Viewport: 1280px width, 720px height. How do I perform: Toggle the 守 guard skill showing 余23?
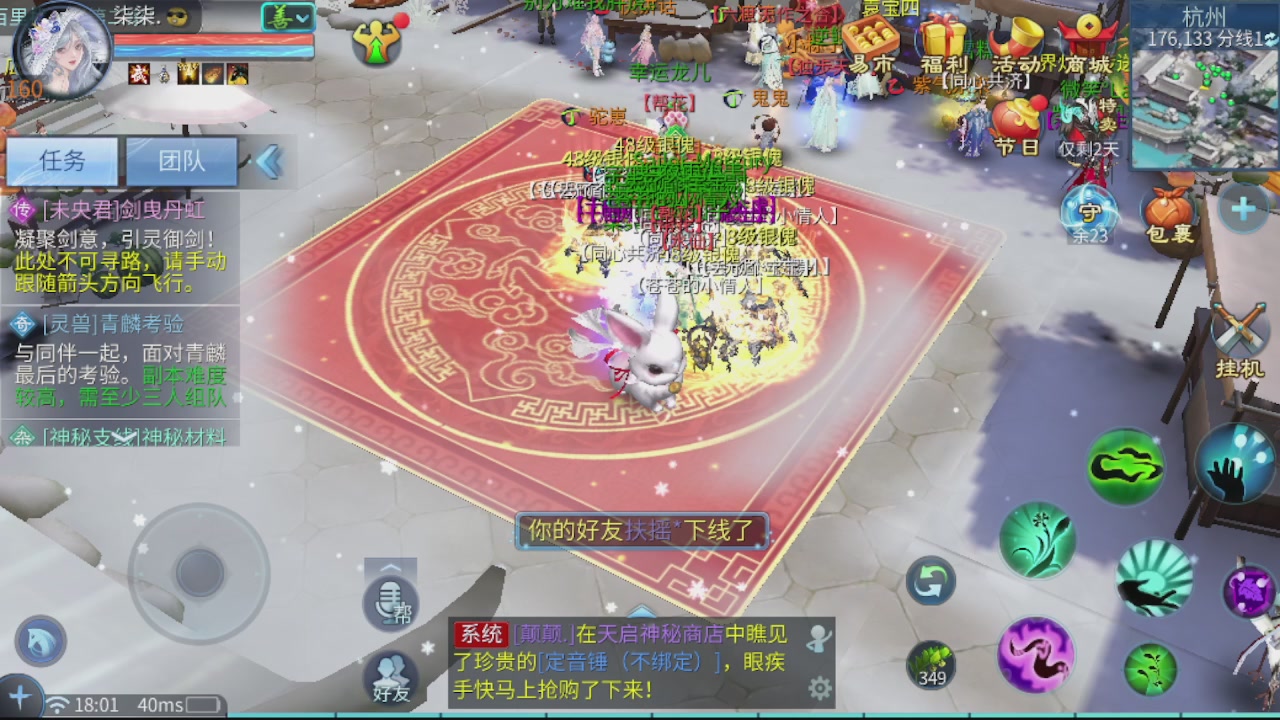[1088, 211]
